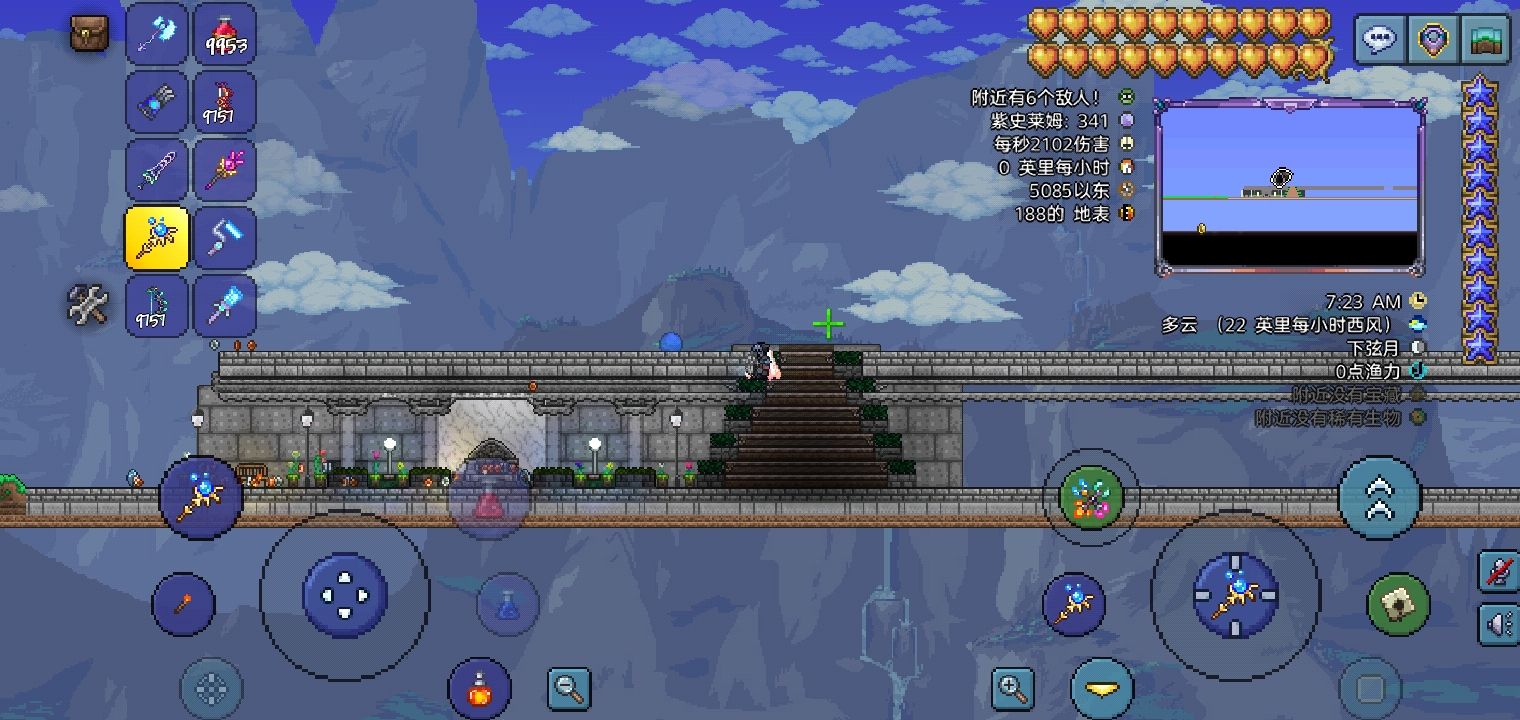Drink the blue mana potion
The image size is (1520, 720).
tap(508, 604)
